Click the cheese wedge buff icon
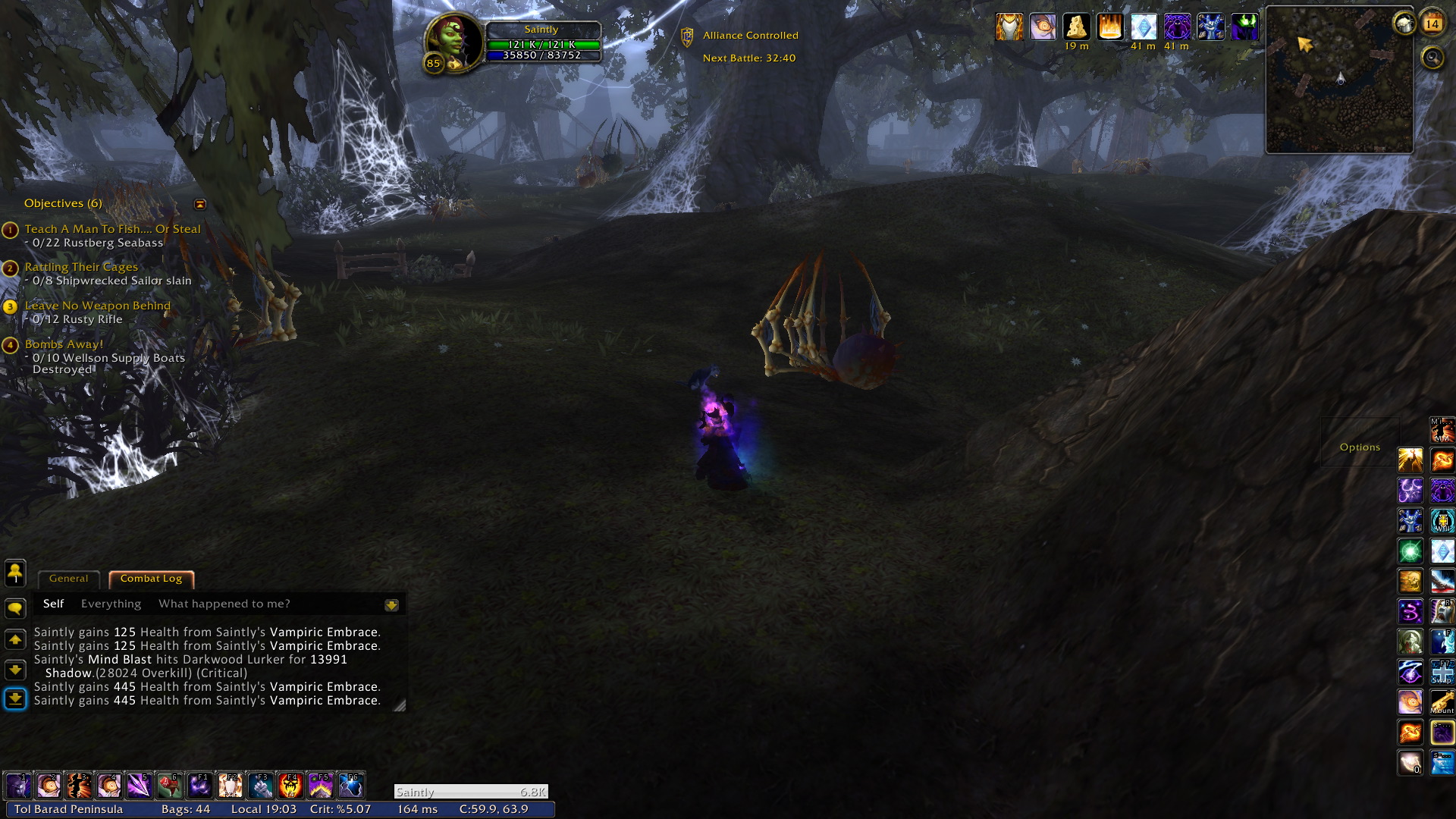 tap(1076, 27)
